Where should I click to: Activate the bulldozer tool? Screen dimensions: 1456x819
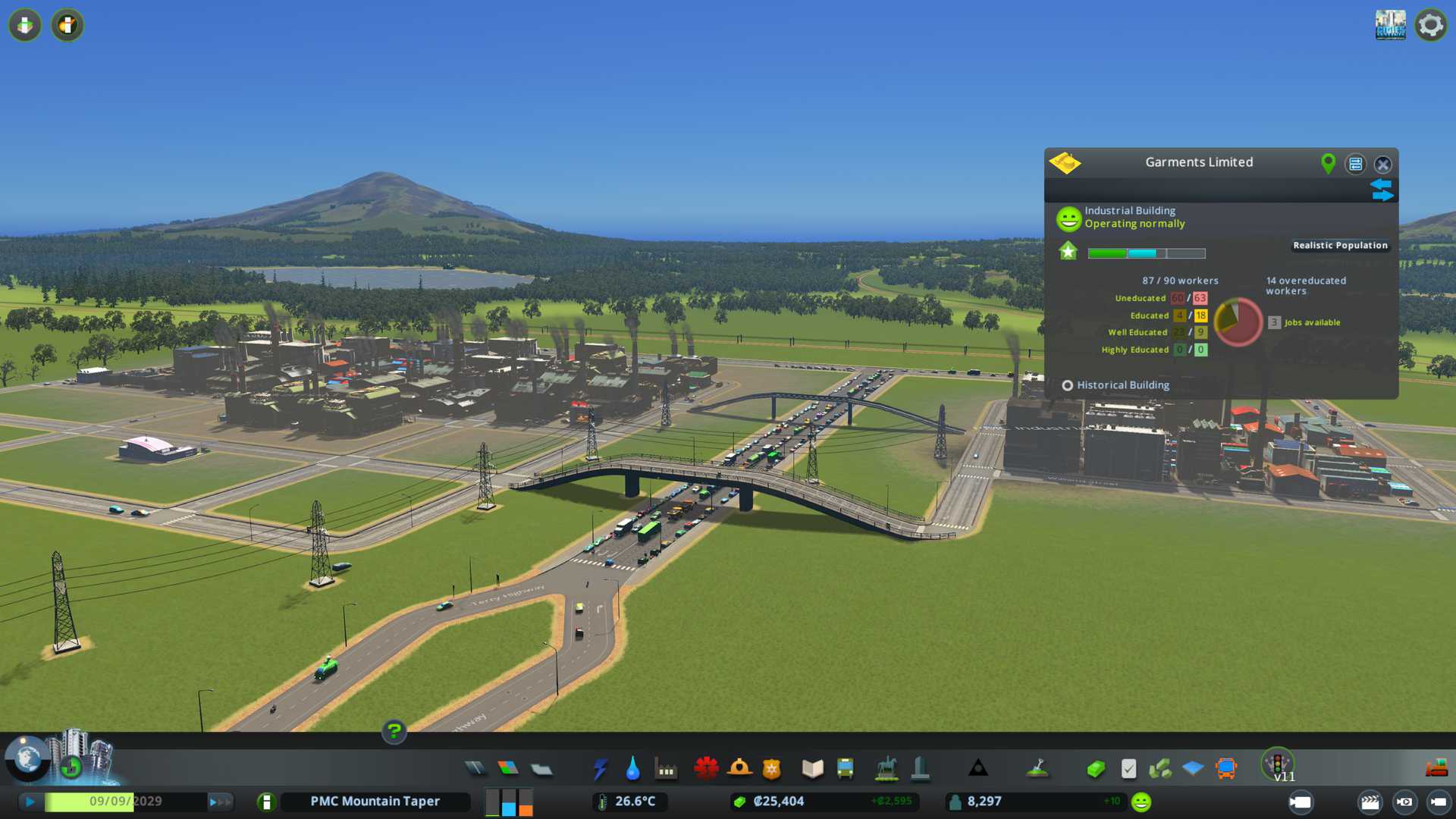point(1436,769)
